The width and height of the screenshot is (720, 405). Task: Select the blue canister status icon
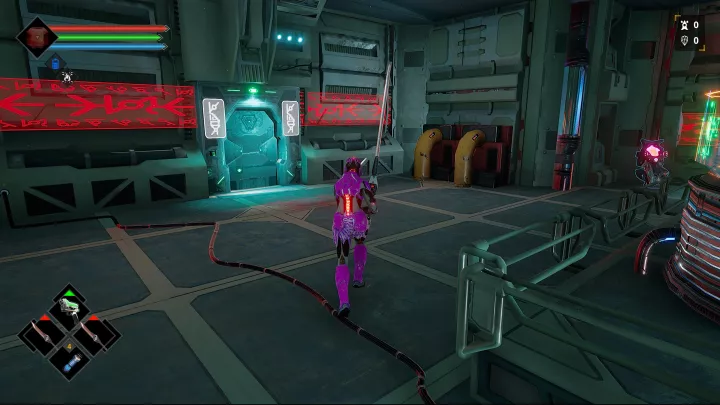pos(56,64)
